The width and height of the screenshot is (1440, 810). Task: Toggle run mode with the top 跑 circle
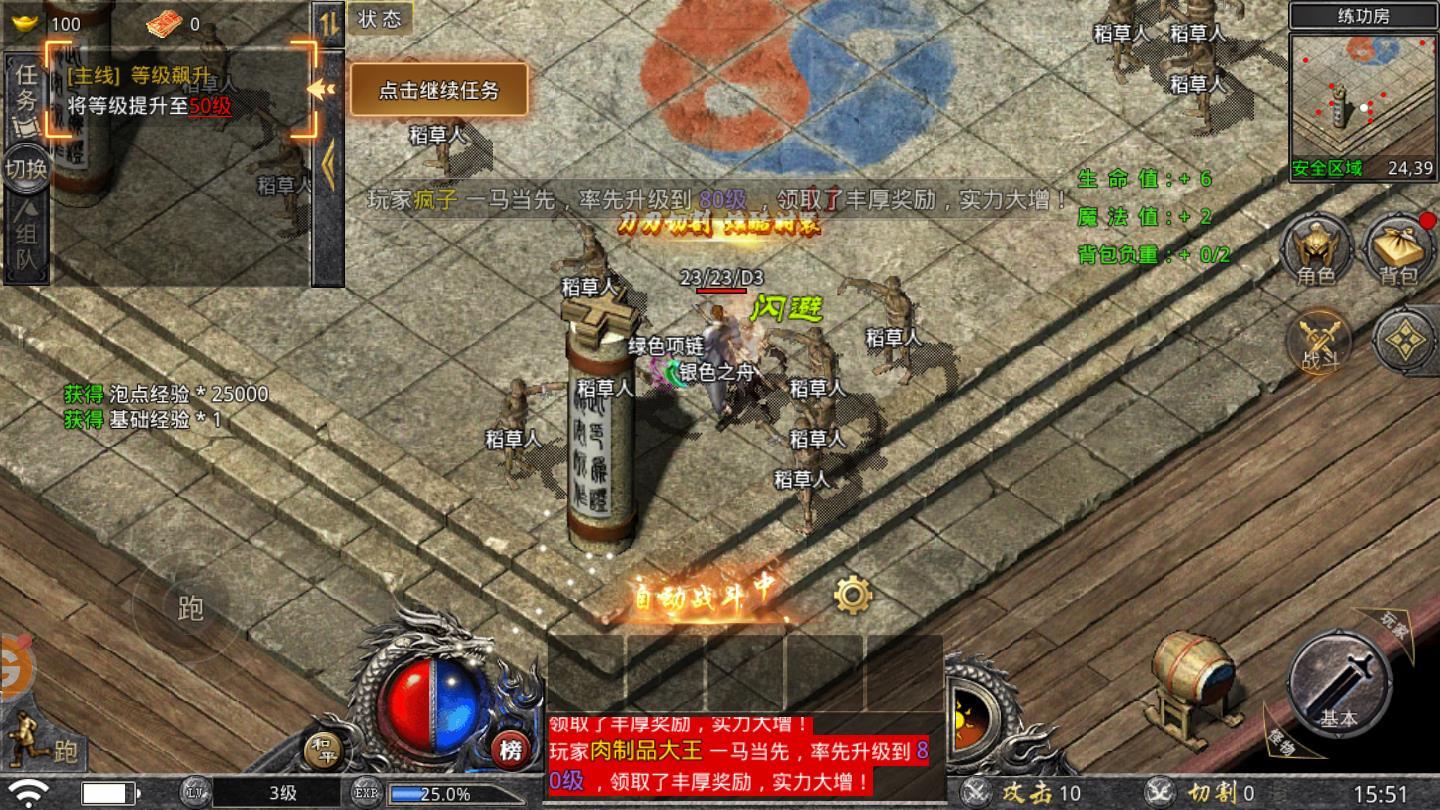click(190, 608)
